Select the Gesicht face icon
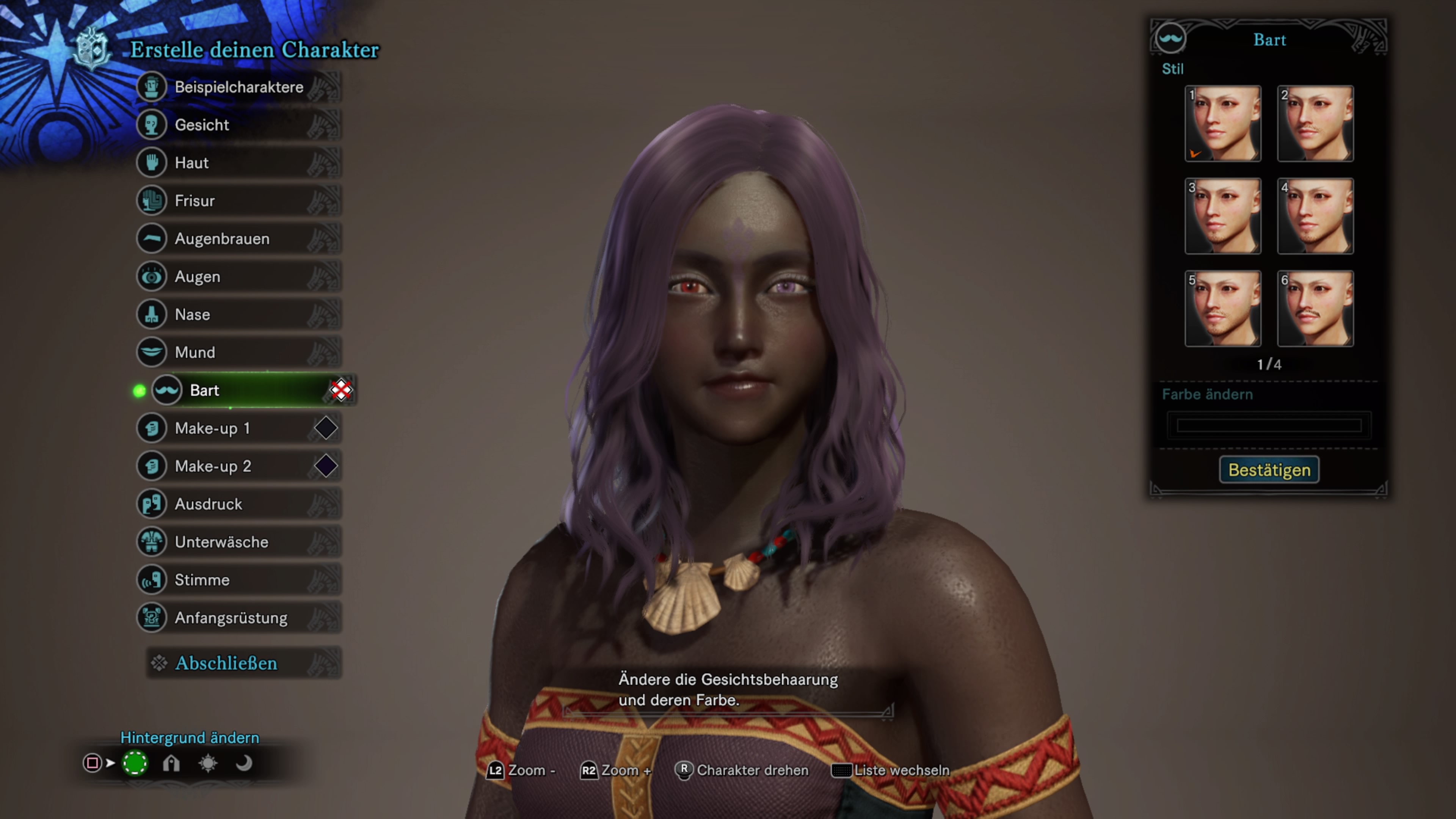Screen dimensions: 1456x819 point(152,125)
